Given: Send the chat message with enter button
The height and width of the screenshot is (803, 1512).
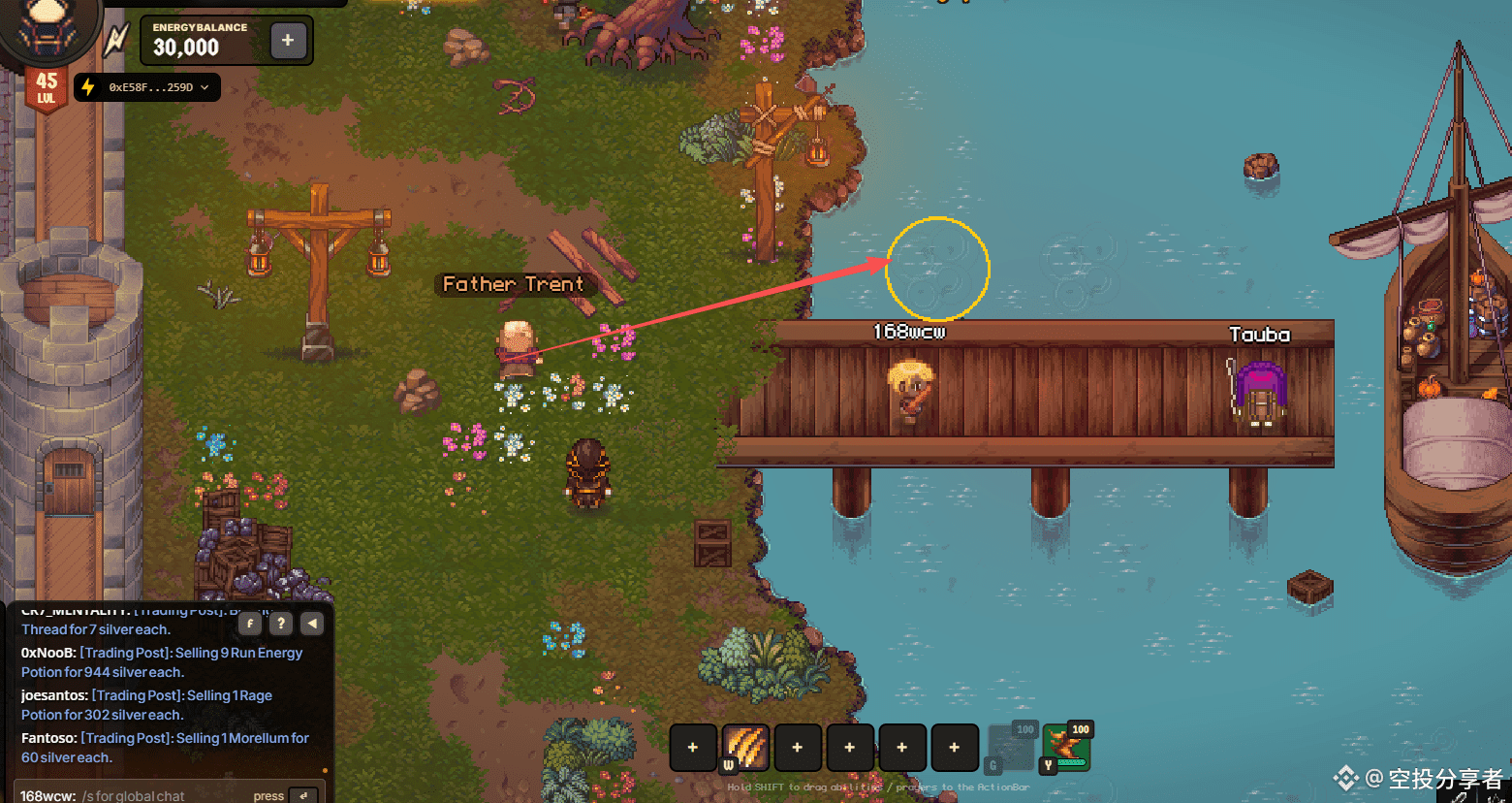Looking at the screenshot, I should [303, 795].
